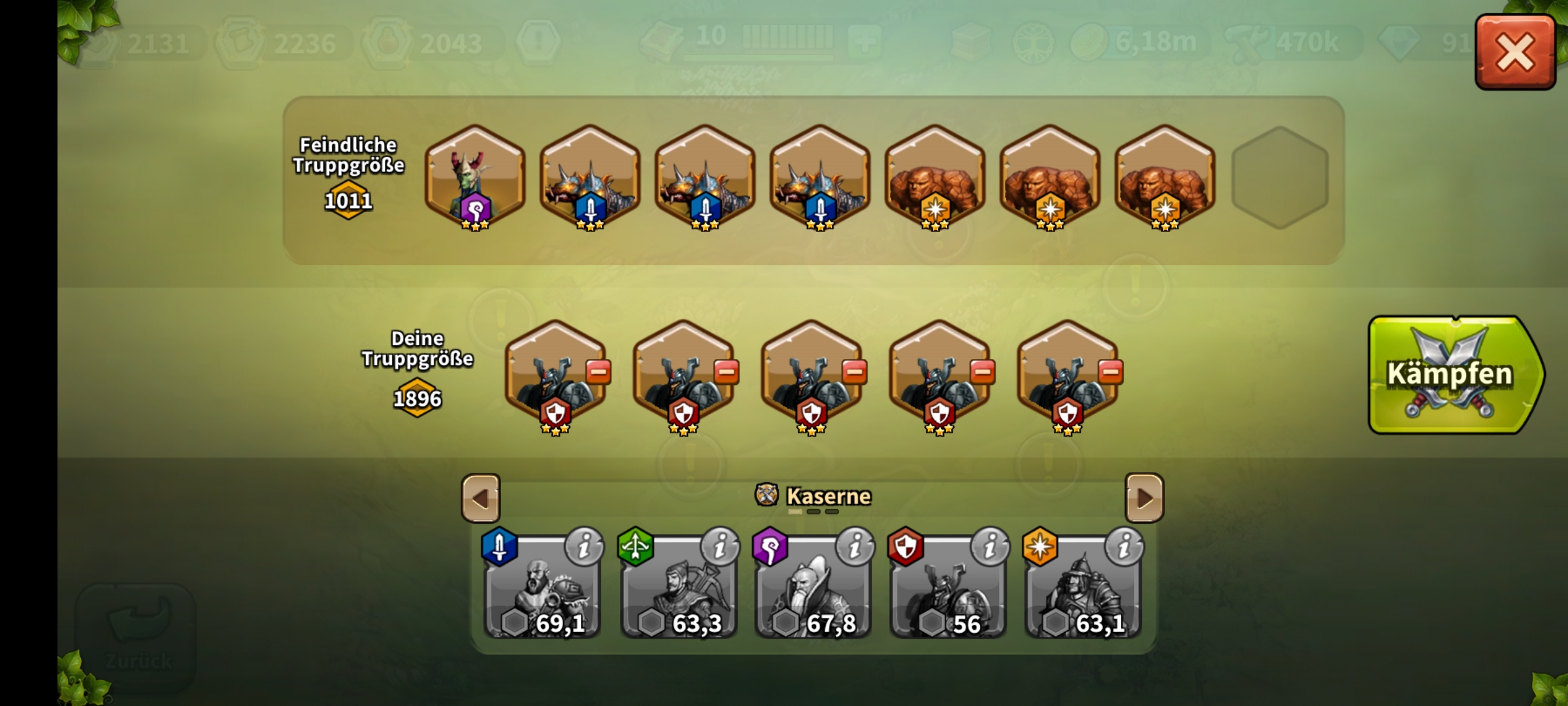Open info for the armored paladin unit
This screenshot has width=1568, height=706.
[1124, 546]
